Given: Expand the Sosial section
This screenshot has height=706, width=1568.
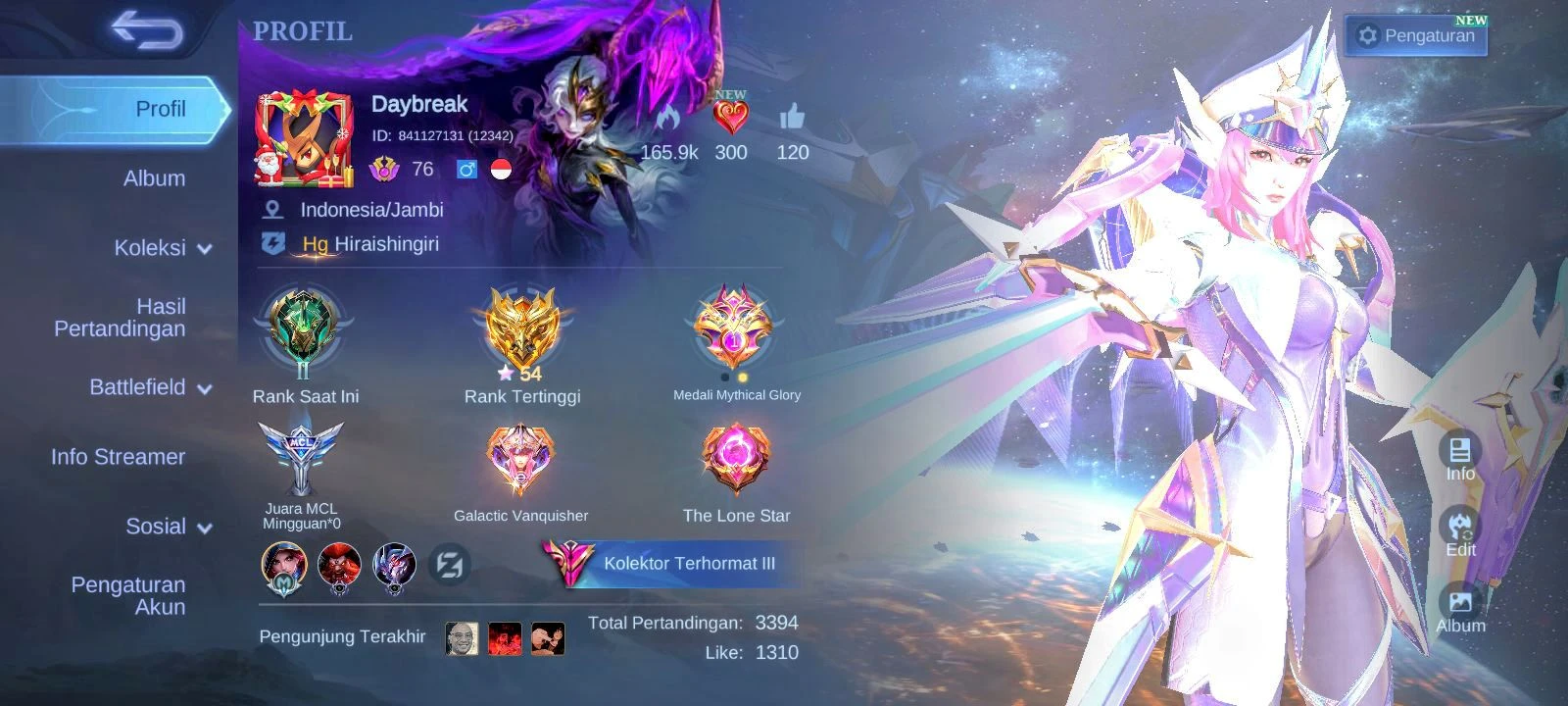Looking at the screenshot, I should tap(169, 527).
